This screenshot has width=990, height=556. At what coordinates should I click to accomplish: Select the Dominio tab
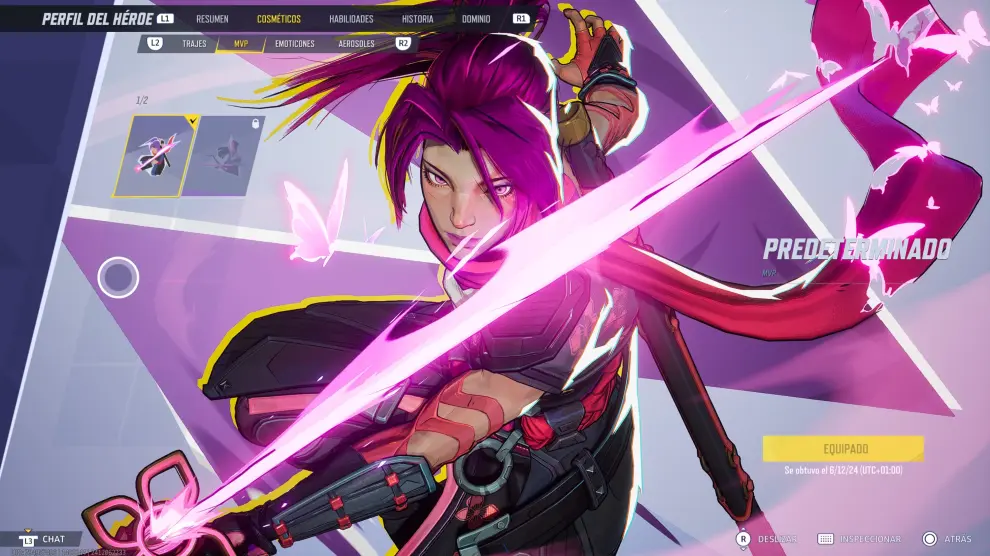click(x=476, y=19)
